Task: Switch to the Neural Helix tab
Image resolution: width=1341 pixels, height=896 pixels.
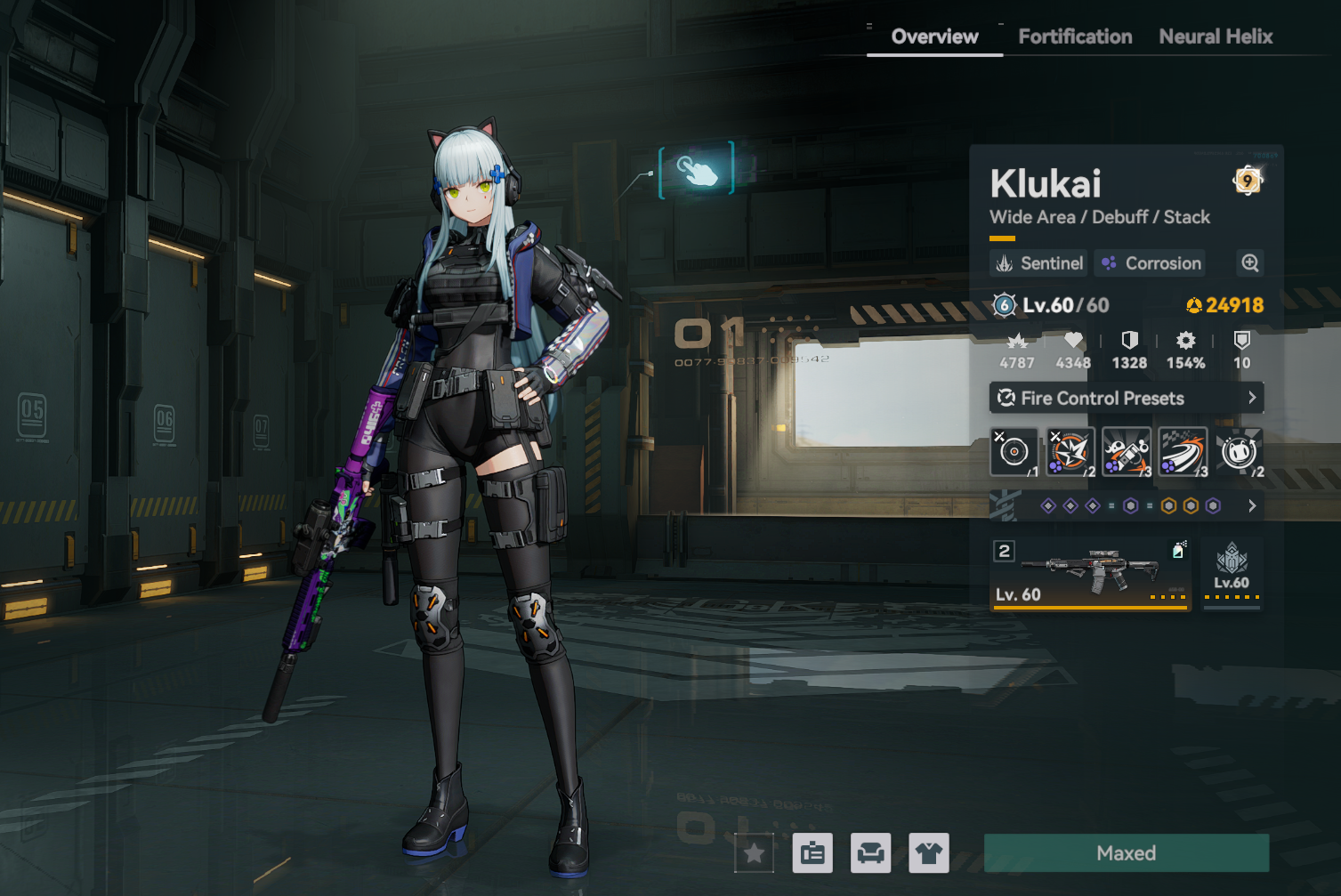Action: tap(1216, 36)
